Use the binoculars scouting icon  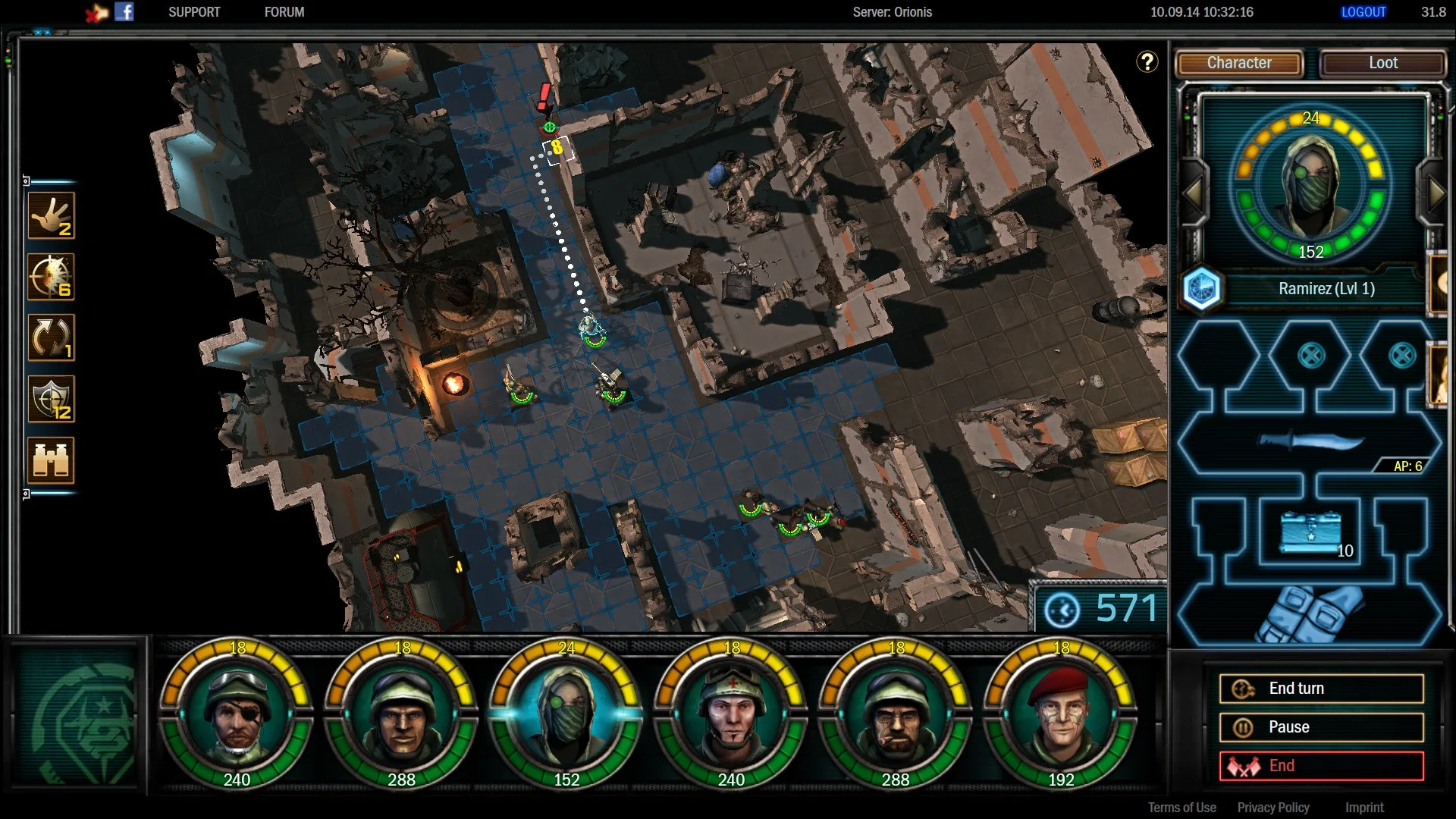click(x=52, y=460)
